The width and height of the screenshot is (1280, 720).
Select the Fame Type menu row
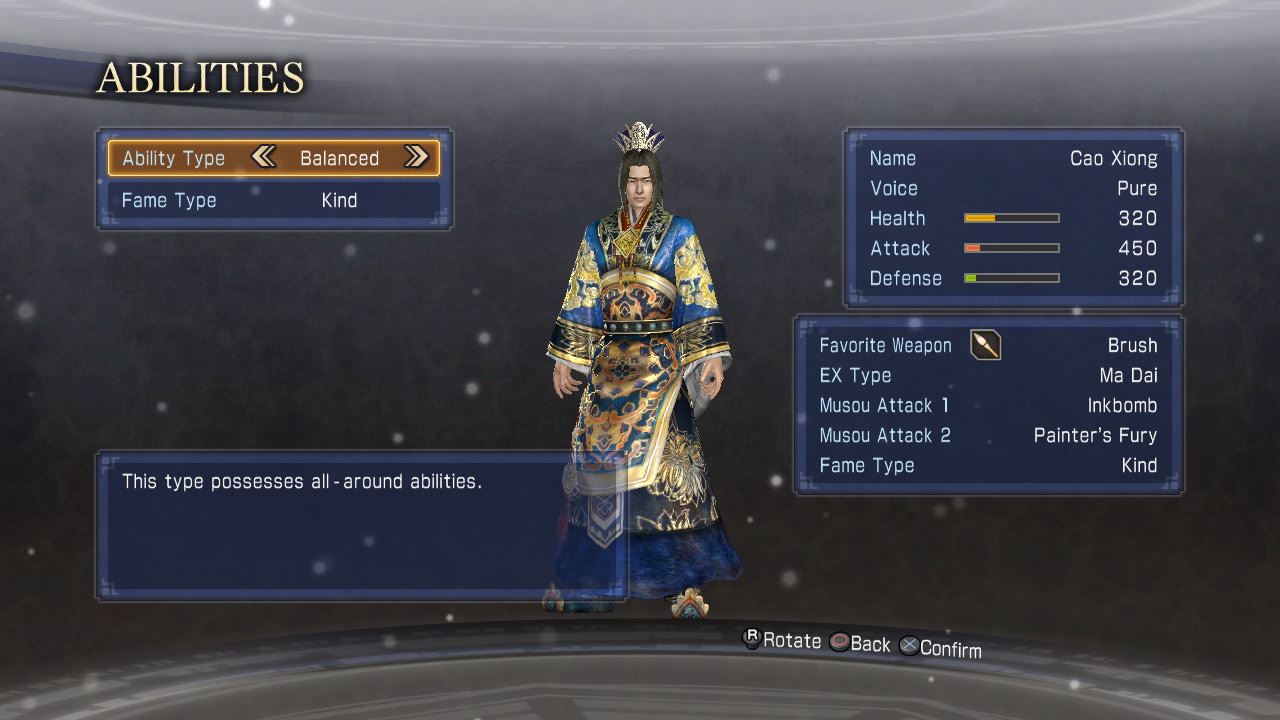pos(273,200)
